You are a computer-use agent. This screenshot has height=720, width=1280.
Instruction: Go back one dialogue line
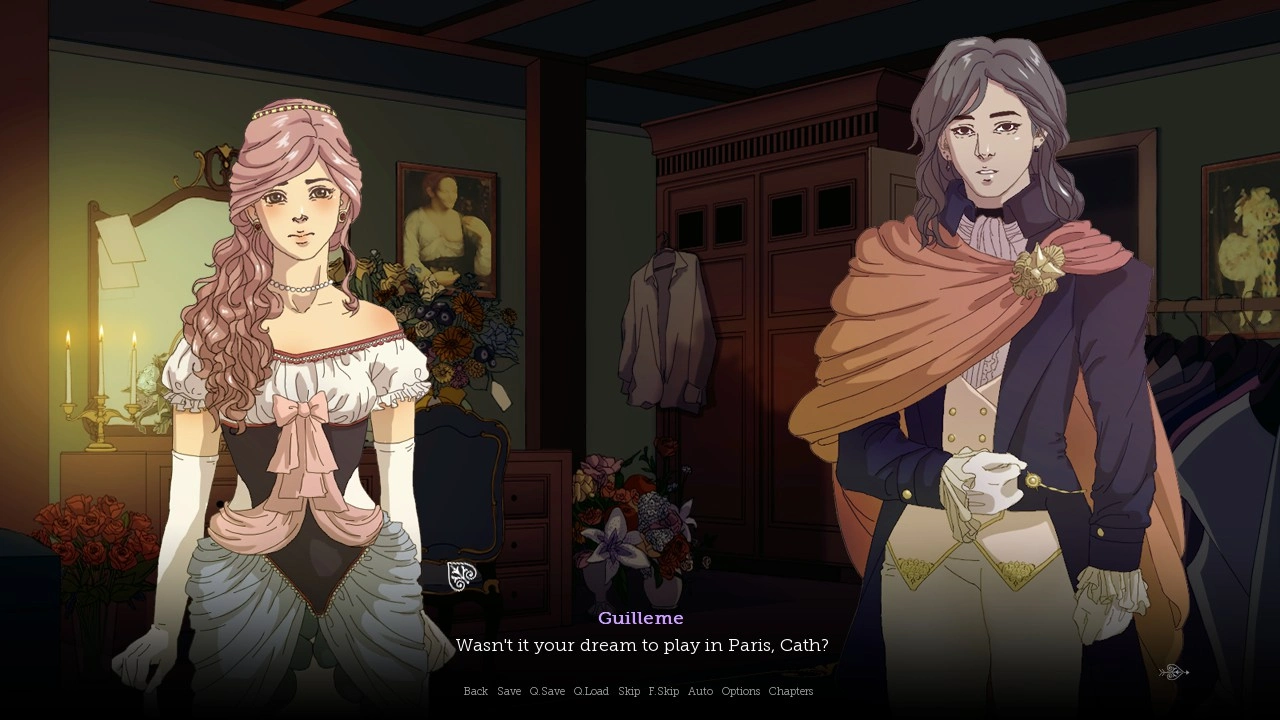pyautogui.click(x=476, y=691)
